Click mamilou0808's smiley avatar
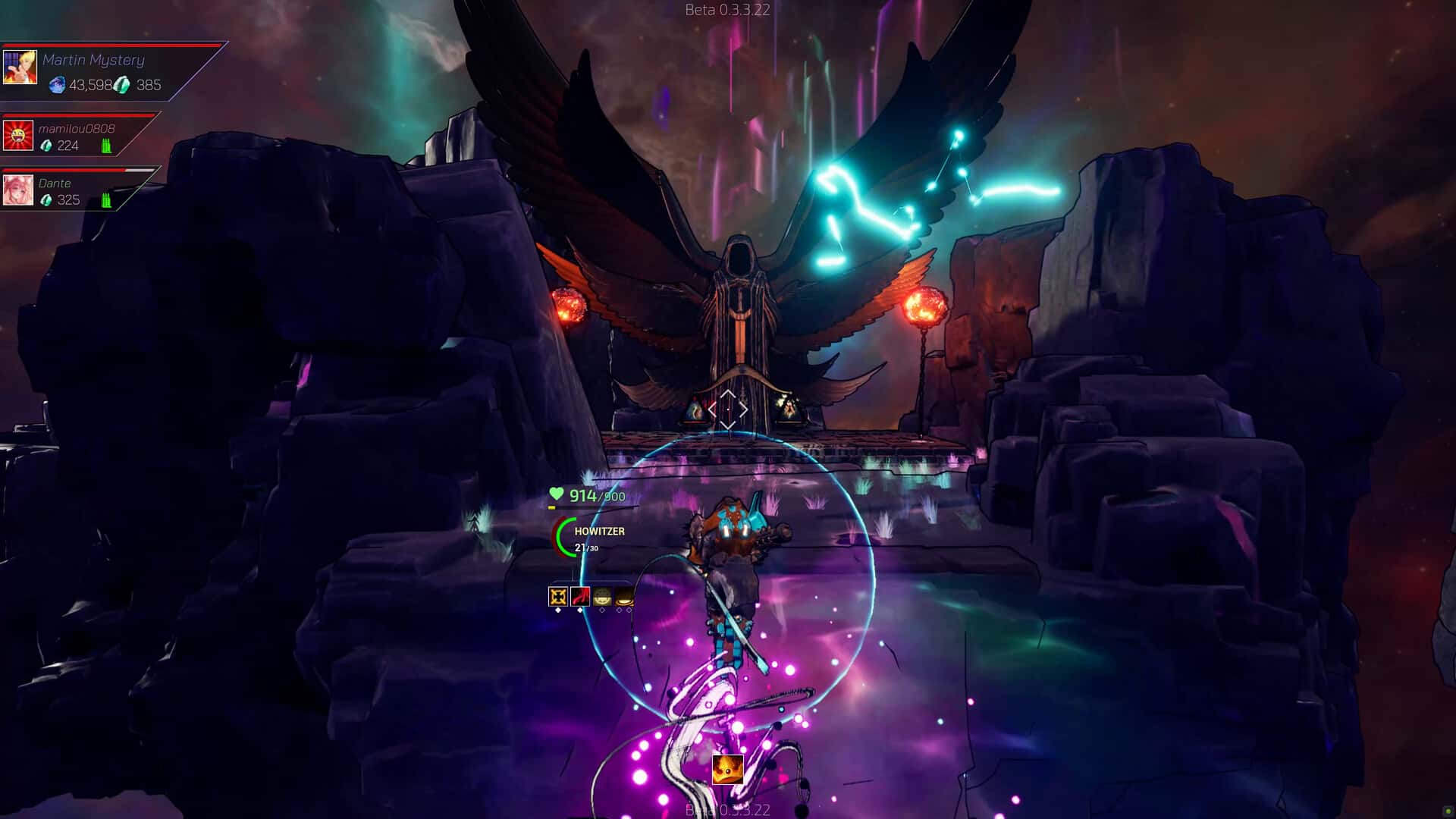Viewport: 1456px width, 819px height. pyautogui.click(x=17, y=136)
